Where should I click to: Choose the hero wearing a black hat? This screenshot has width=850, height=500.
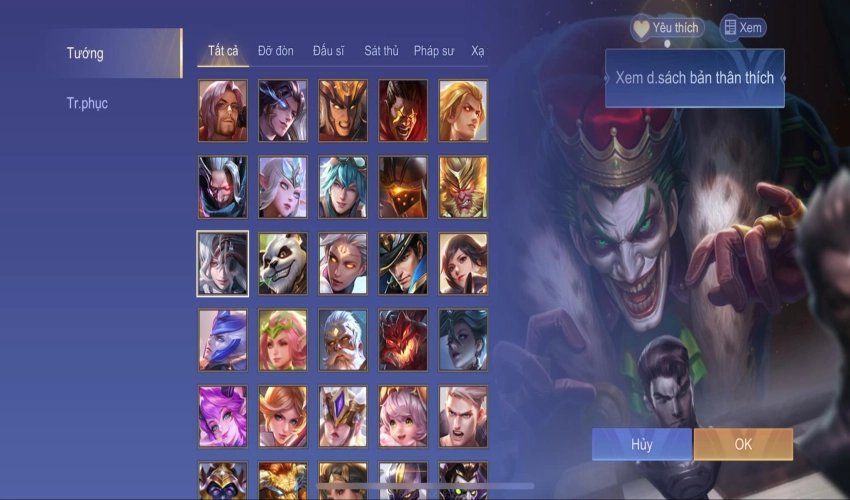click(x=403, y=263)
